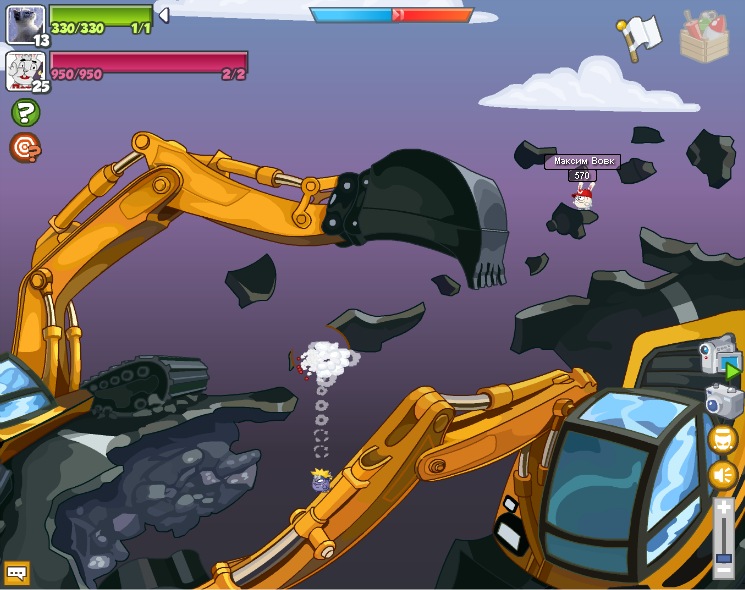Select the level 25 opponent avatar

[25, 70]
